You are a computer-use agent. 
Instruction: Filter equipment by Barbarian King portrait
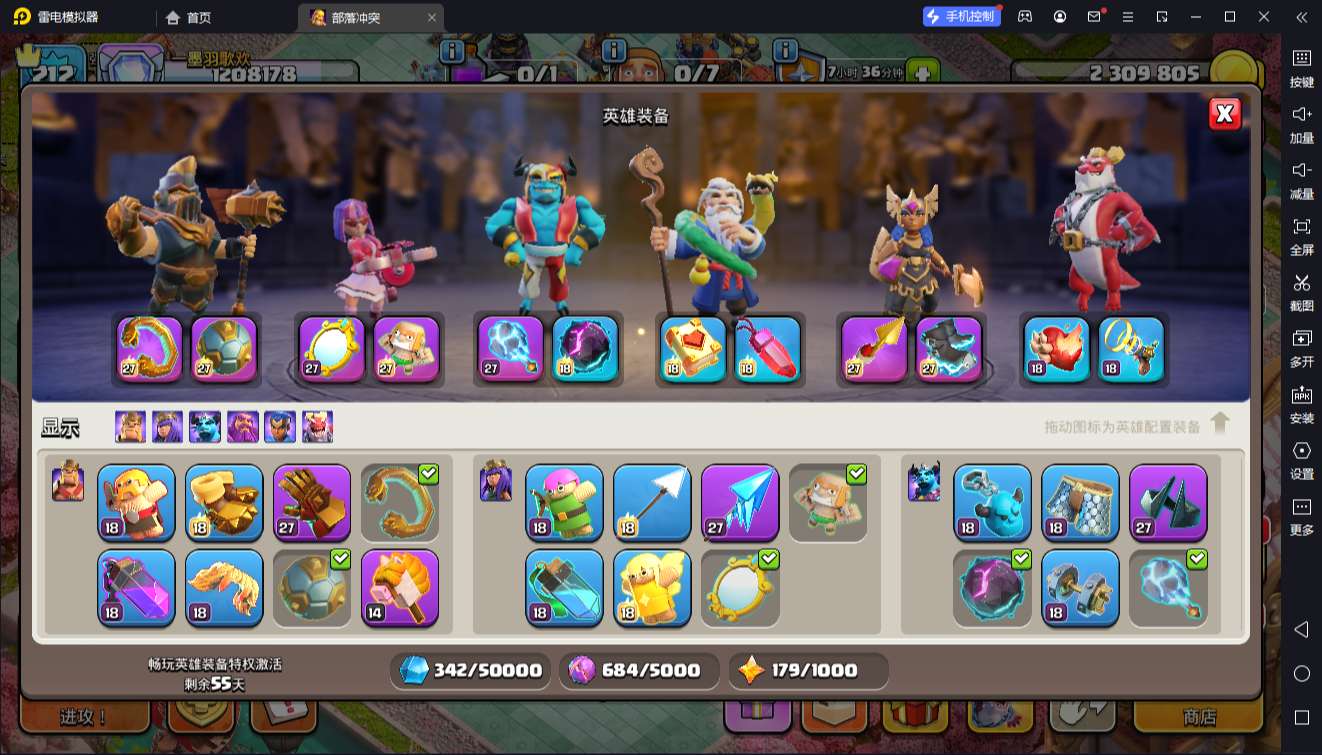[x=130, y=427]
